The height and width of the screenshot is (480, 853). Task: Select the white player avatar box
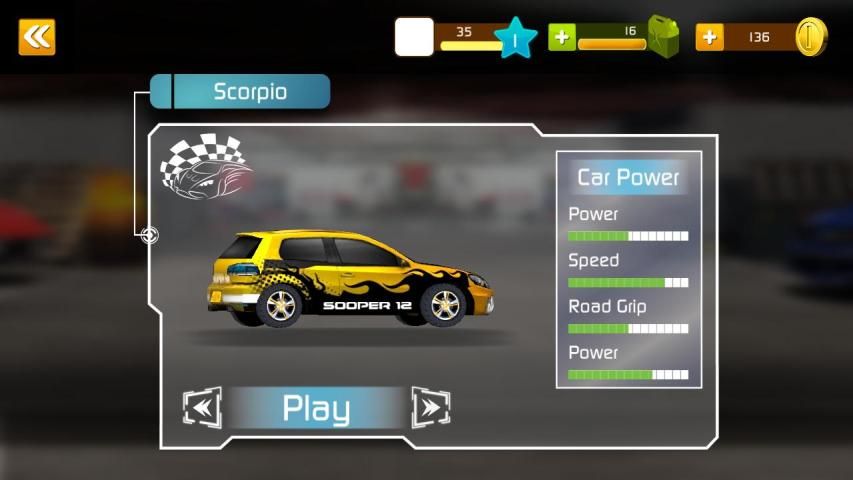pos(414,37)
